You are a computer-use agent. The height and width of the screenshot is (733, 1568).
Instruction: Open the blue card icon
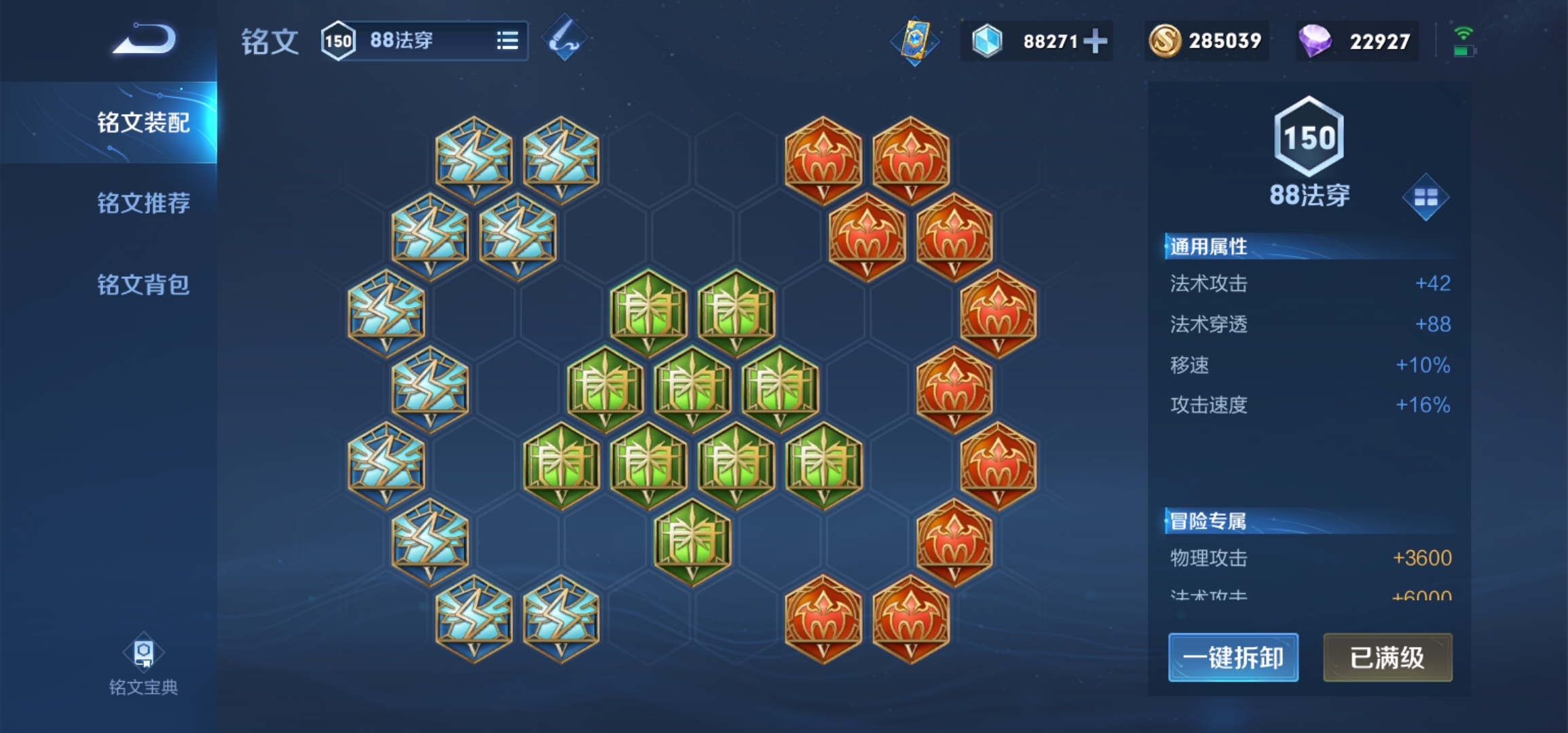tap(914, 41)
